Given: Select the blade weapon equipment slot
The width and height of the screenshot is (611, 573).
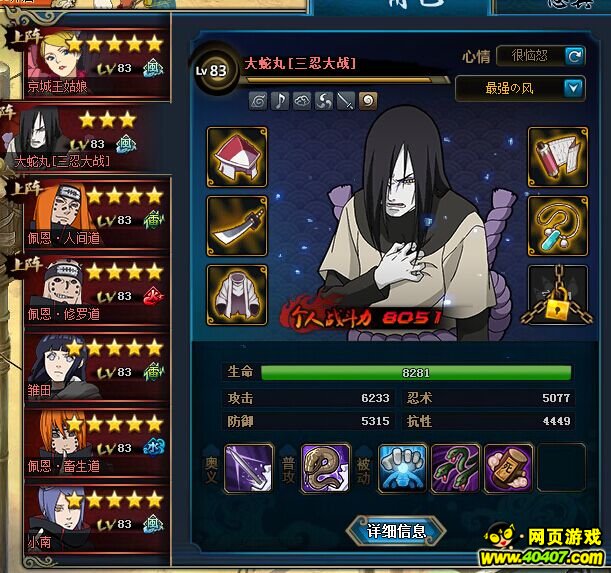Looking at the screenshot, I should 236,225.
